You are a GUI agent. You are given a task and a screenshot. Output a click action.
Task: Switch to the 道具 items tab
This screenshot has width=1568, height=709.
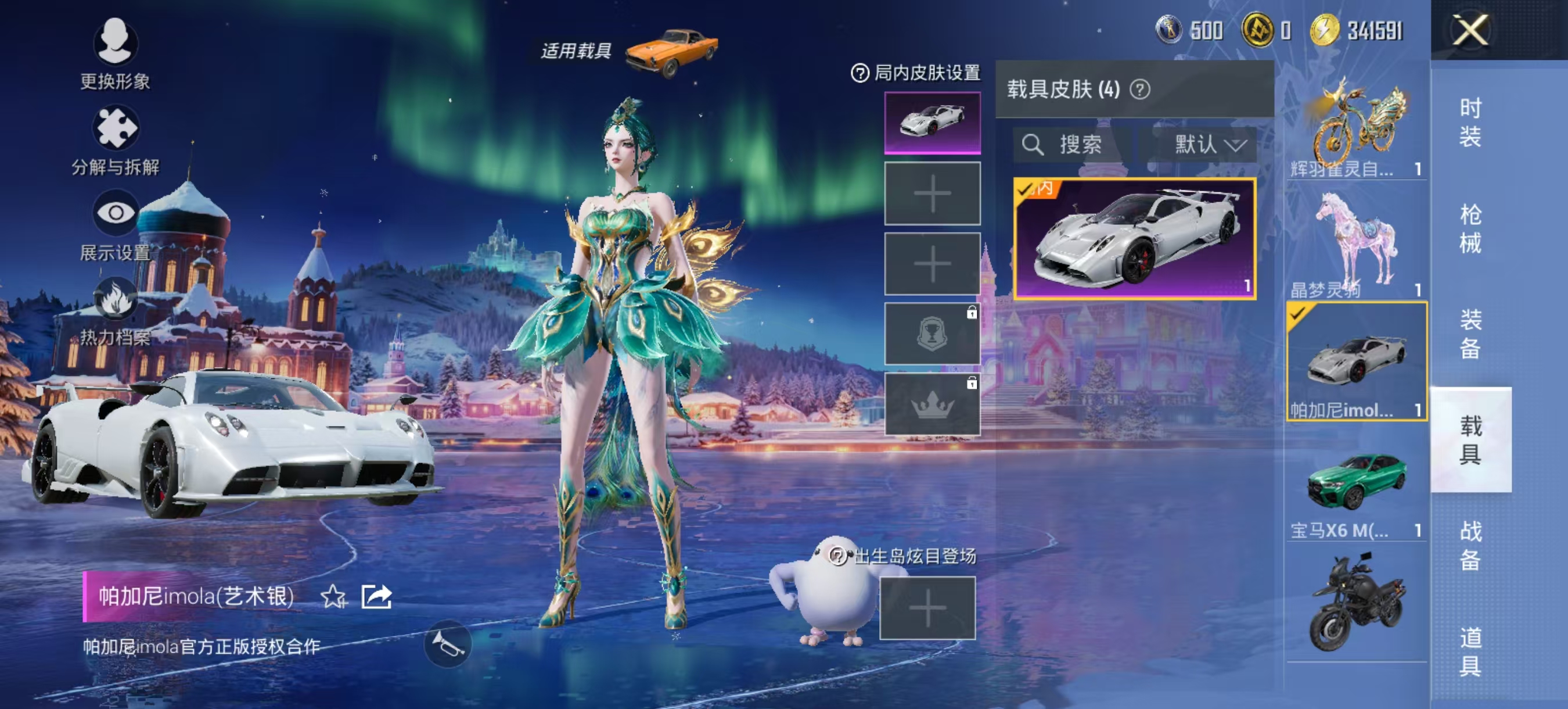(1470, 651)
